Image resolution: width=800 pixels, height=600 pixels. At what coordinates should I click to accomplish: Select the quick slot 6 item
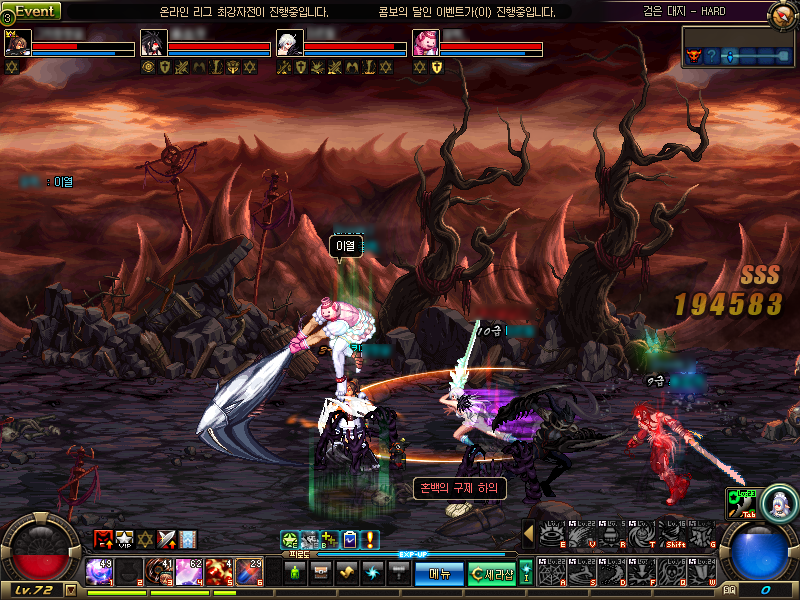[x=250, y=572]
